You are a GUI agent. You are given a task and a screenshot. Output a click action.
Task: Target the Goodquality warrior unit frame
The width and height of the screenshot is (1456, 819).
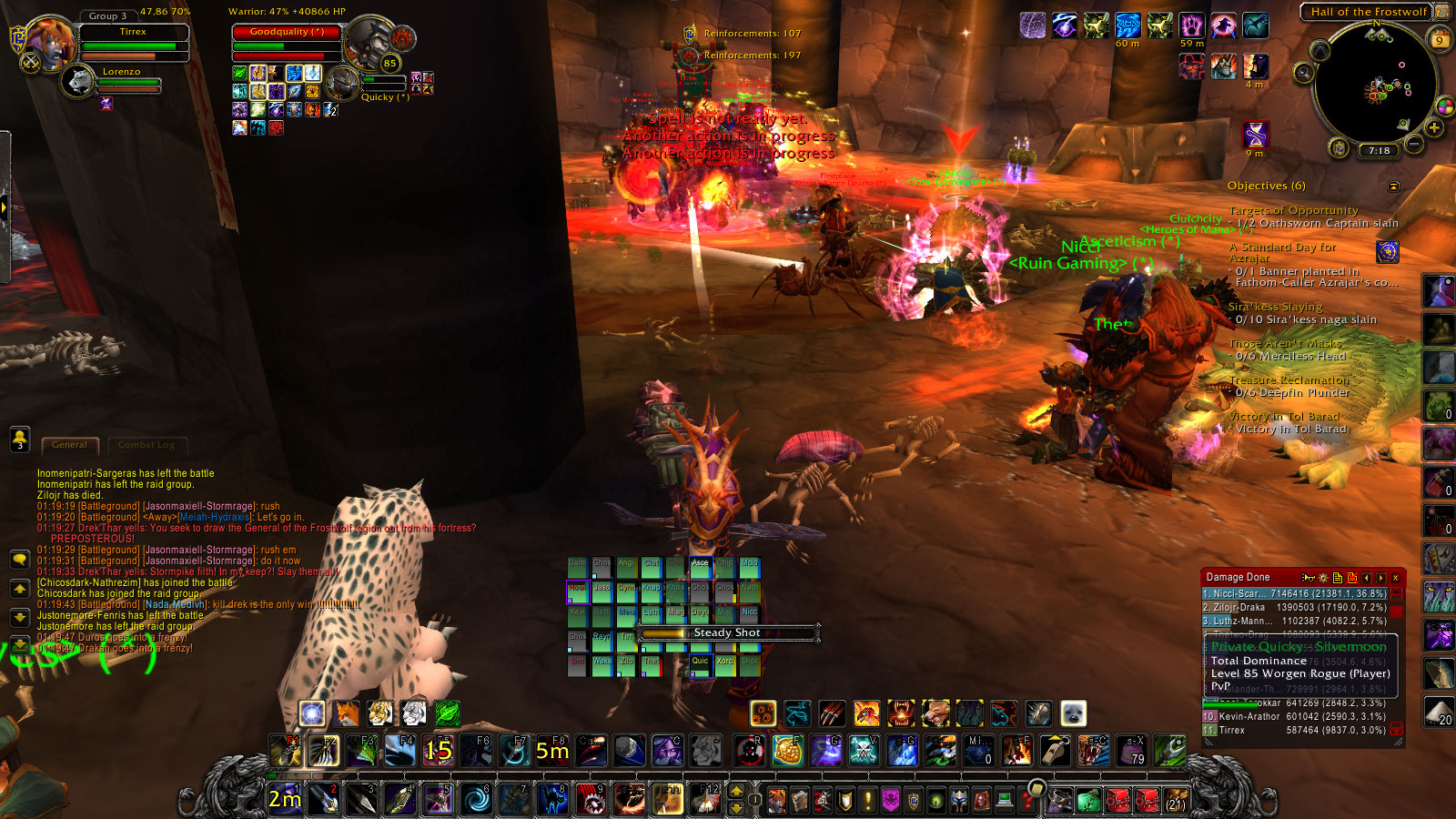tap(287, 32)
